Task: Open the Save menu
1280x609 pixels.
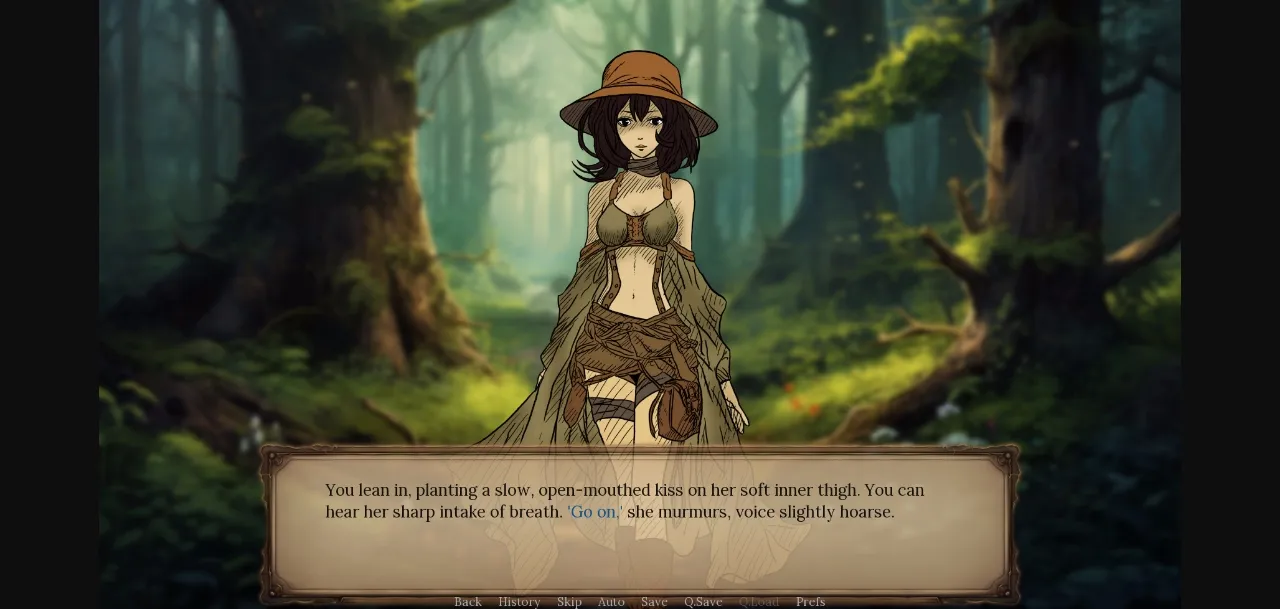Action: (654, 601)
